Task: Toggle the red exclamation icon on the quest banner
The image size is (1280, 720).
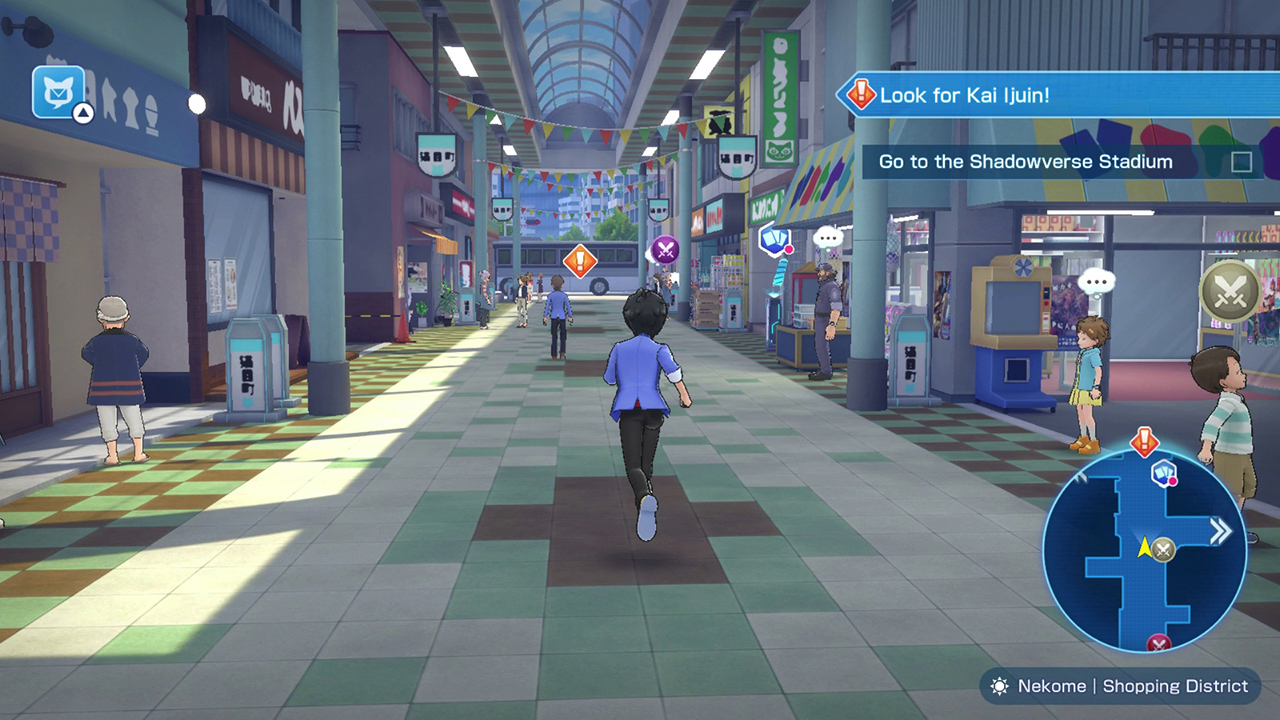Action: [860, 96]
